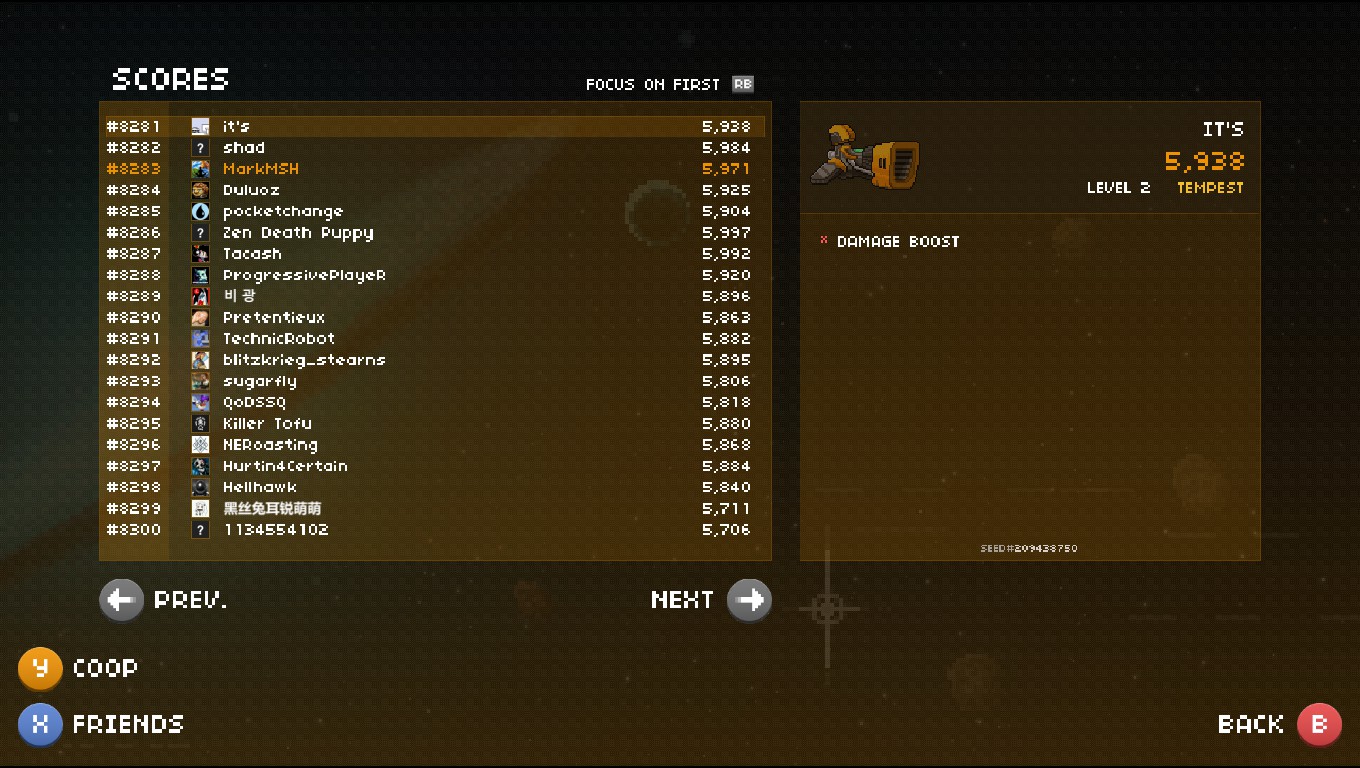Screen dimensions: 1360x768
Task: Choose MarkMSH's highlighted score entry
Action: 435,169
